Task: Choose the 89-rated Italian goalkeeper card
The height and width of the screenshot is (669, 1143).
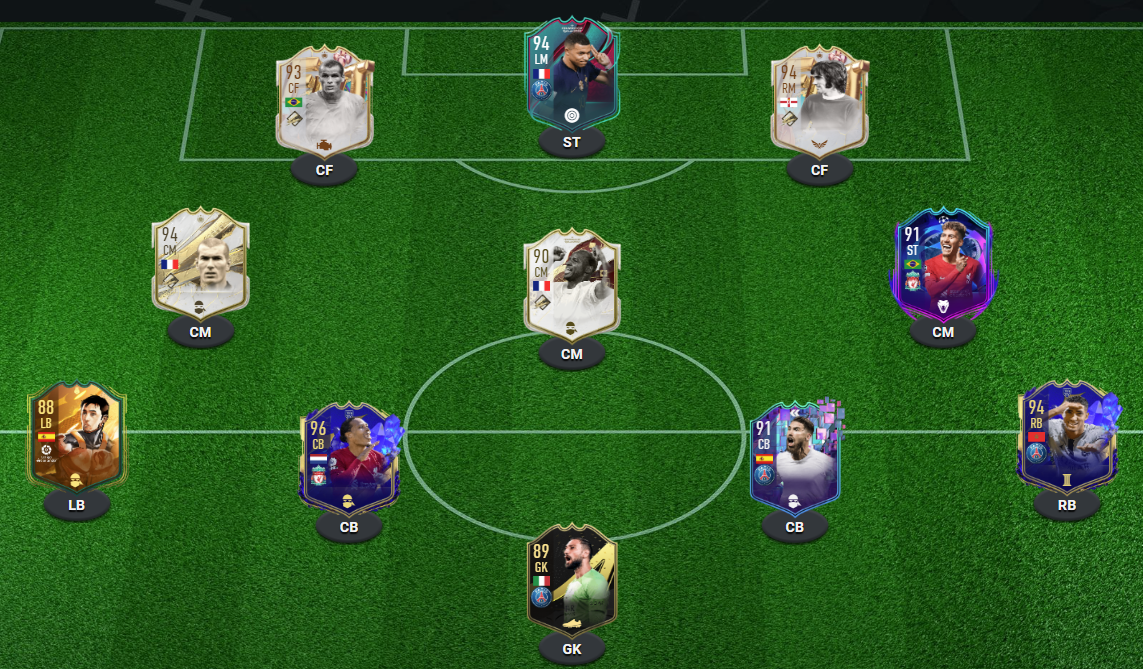Action: 571,578
